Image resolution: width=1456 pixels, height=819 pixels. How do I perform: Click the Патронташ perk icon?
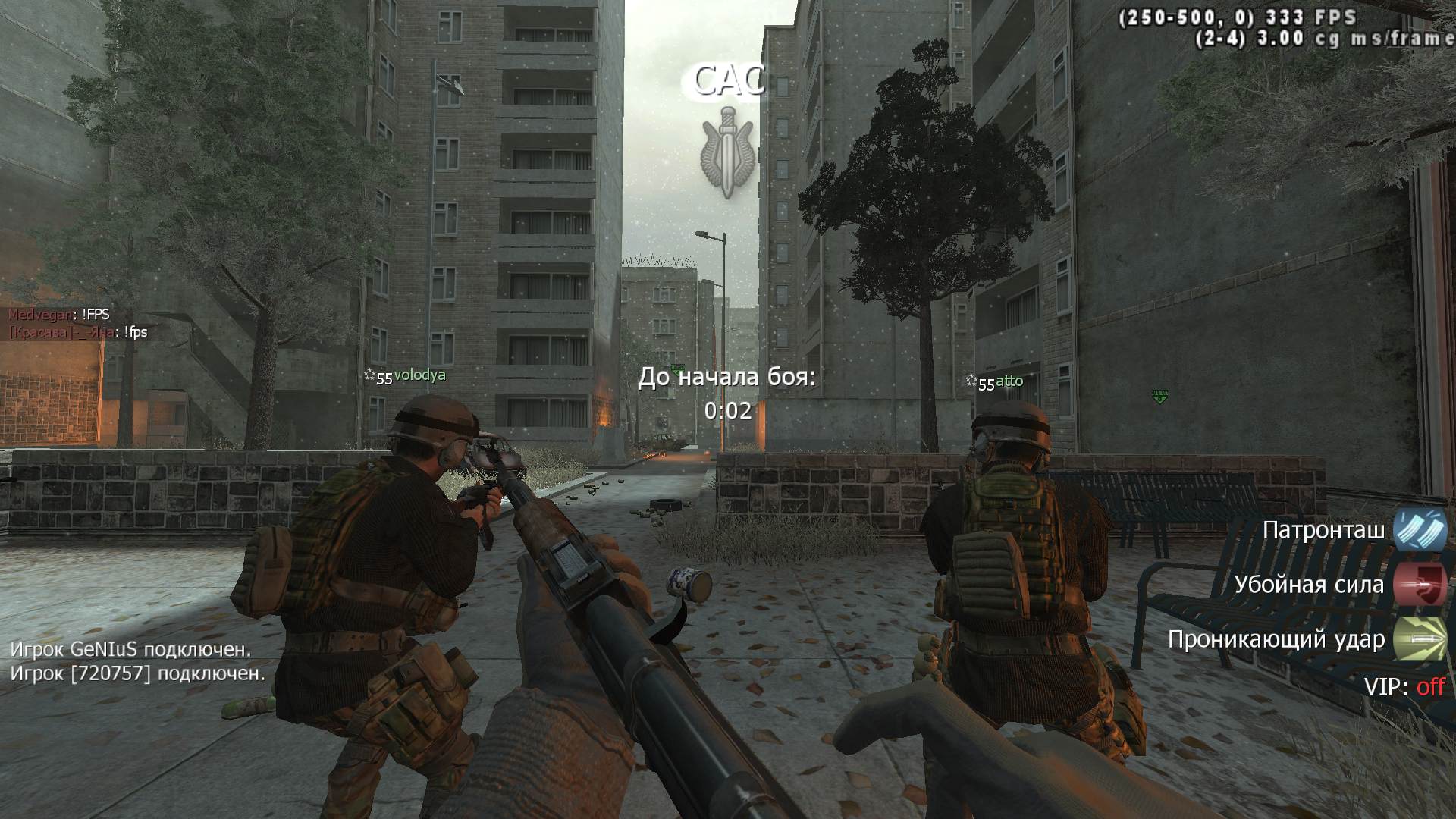tap(1420, 529)
